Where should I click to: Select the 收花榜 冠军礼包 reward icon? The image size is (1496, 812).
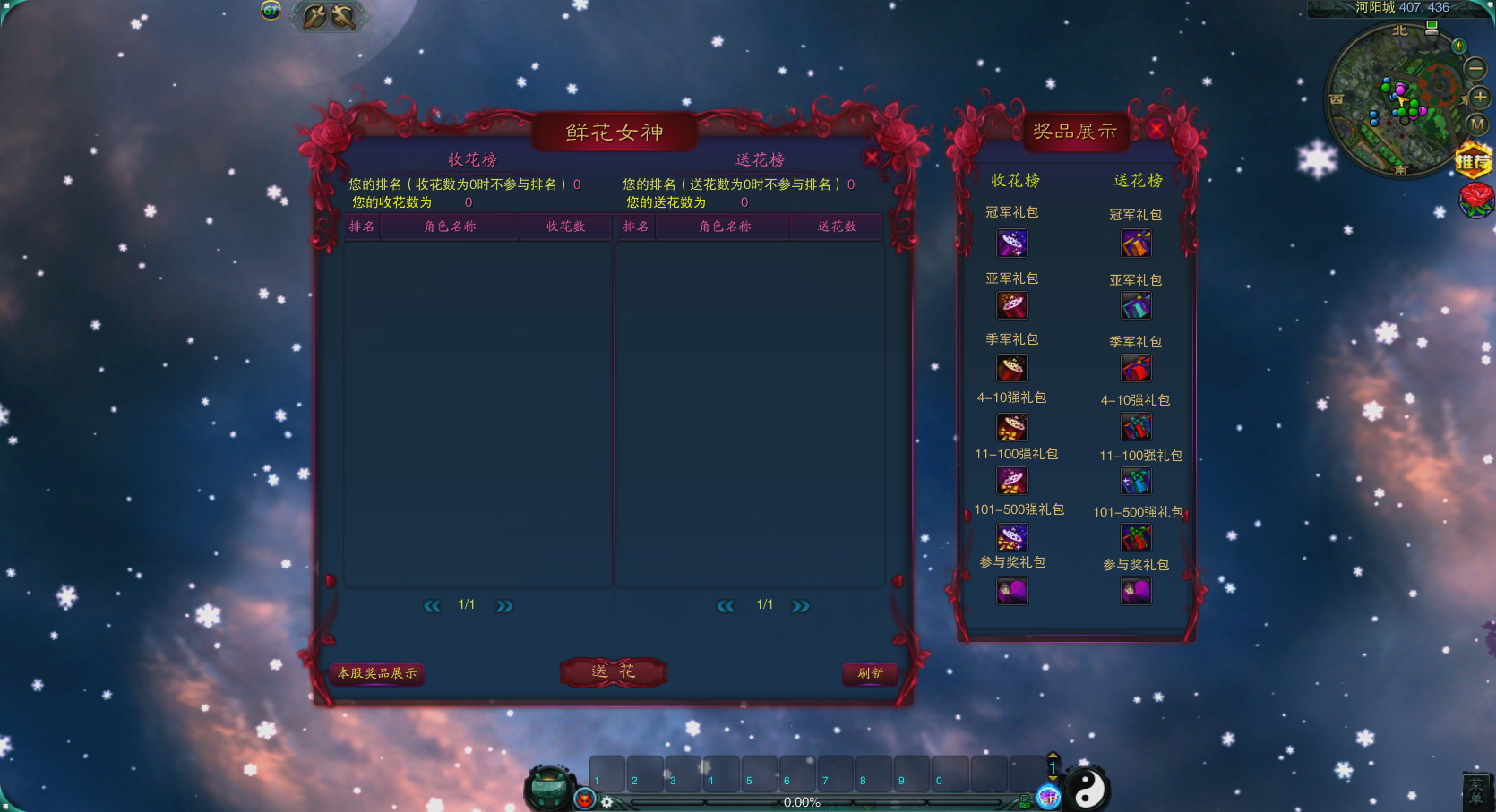(x=1012, y=243)
